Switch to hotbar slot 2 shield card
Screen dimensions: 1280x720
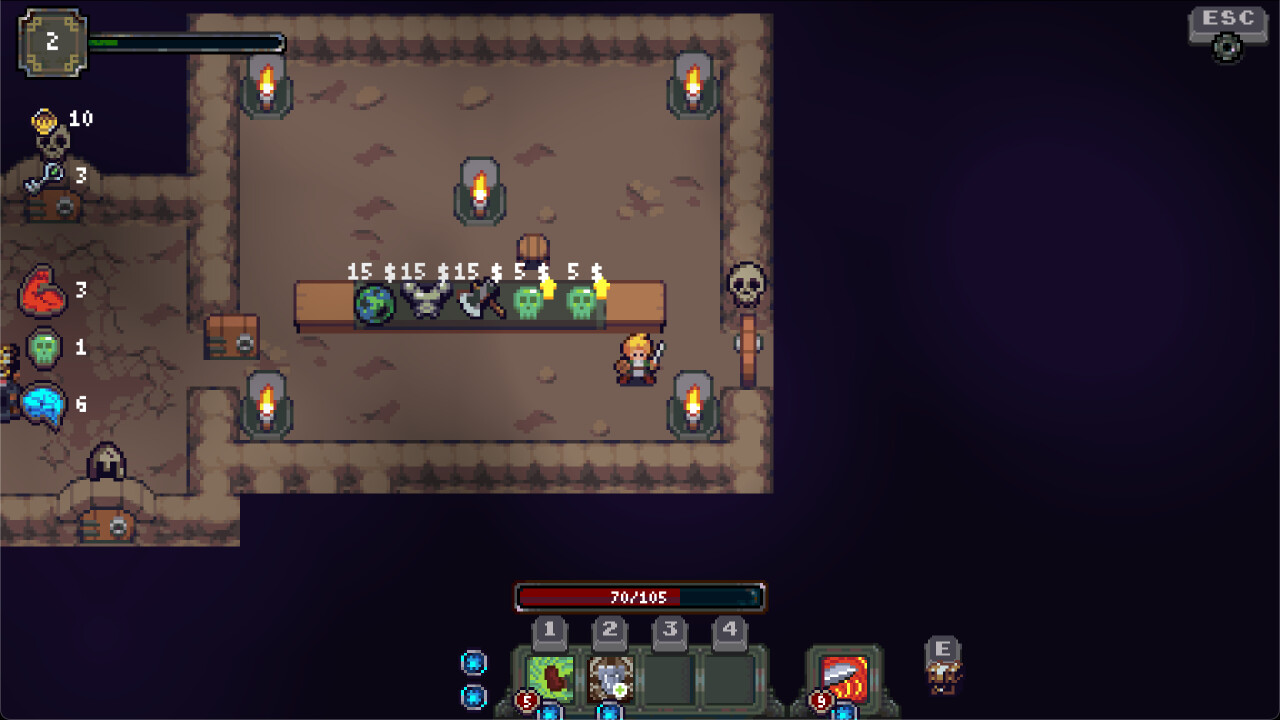tap(610, 682)
